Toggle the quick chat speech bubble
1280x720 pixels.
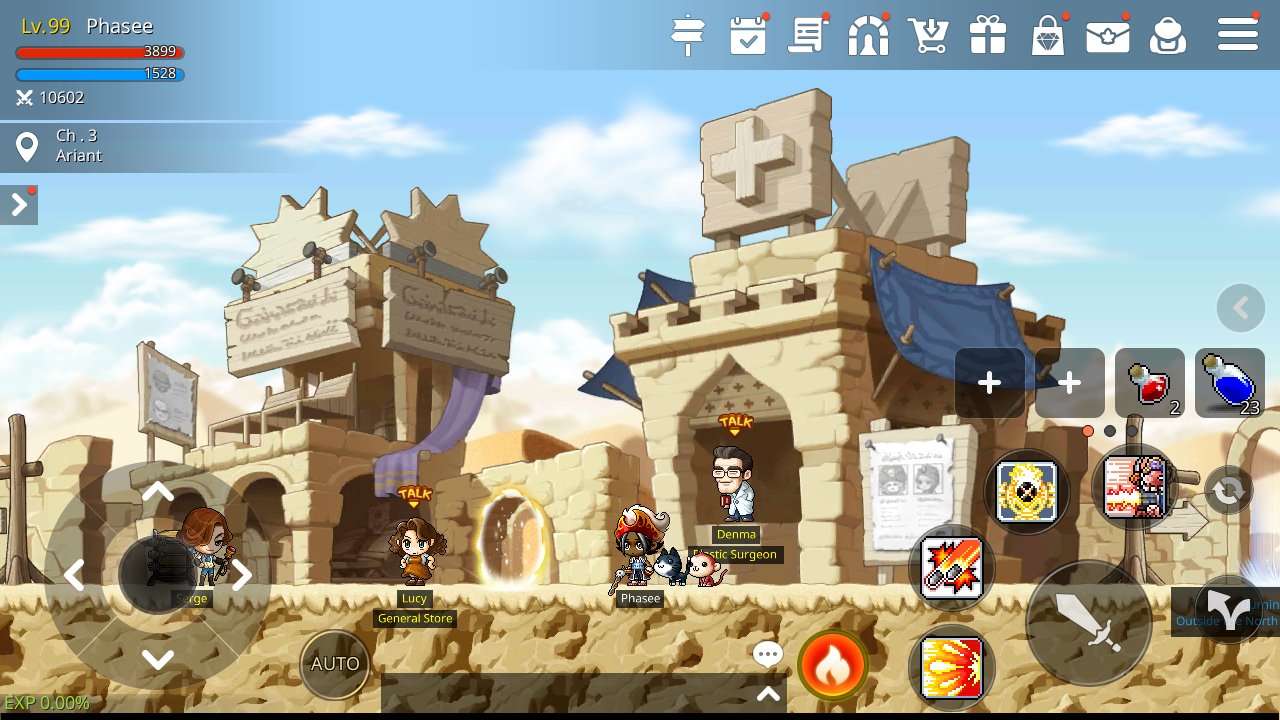pos(767,653)
